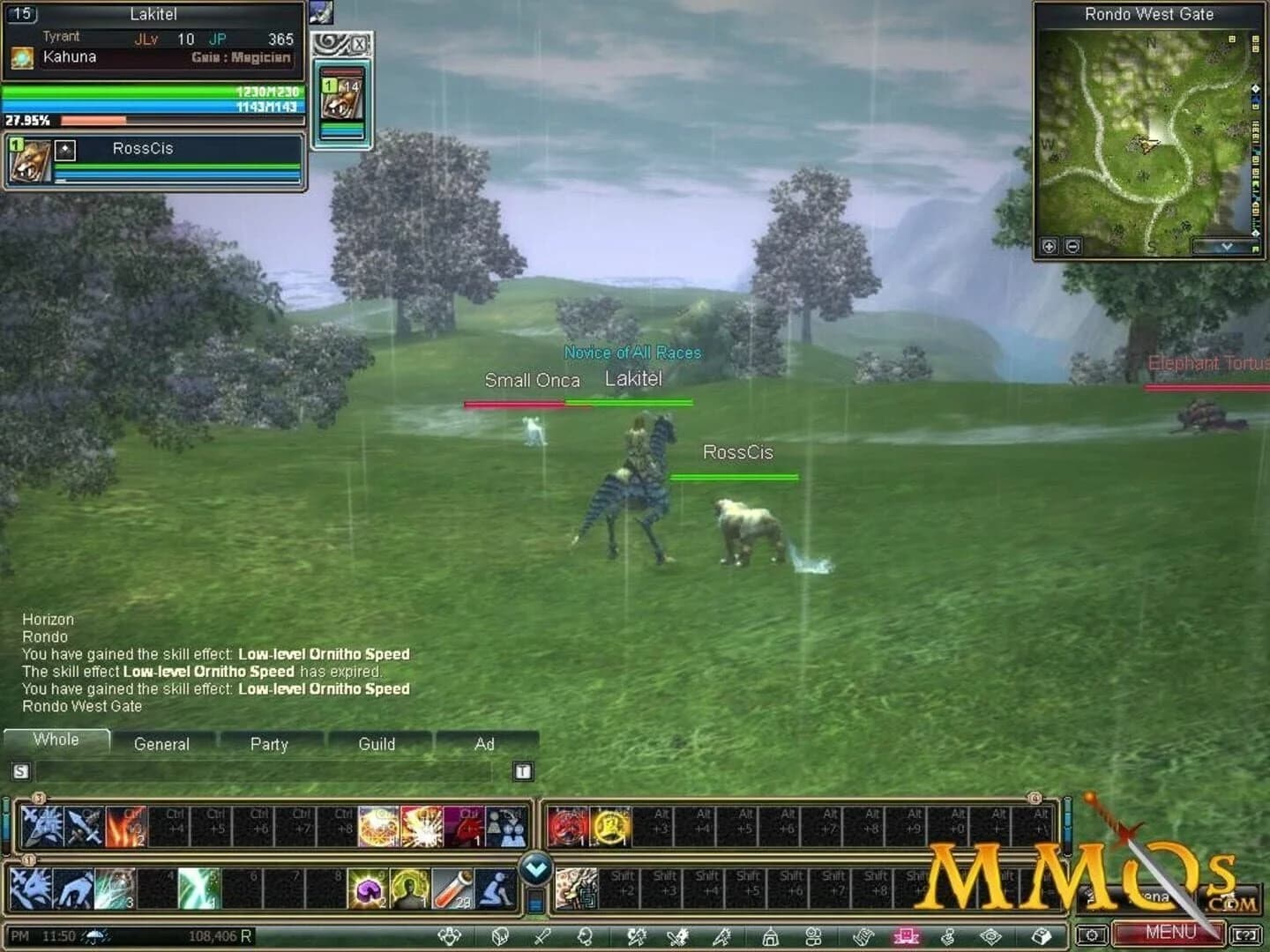Toggle the T button near the chat bar
The width and height of the screenshot is (1270, 952).
pyautogui.click(x=523, y=770)
